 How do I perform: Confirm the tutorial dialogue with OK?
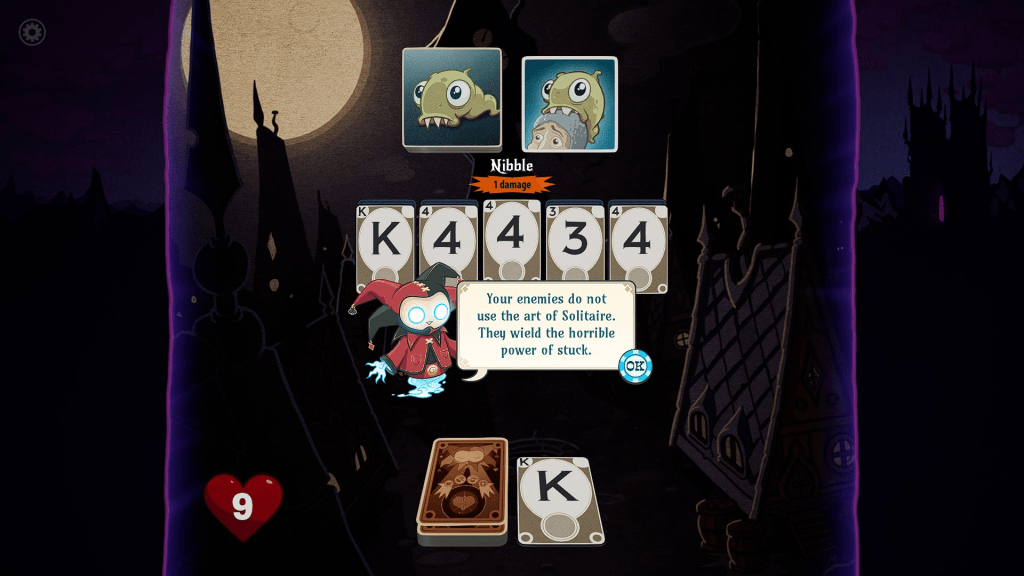click(x=635, y=366)
